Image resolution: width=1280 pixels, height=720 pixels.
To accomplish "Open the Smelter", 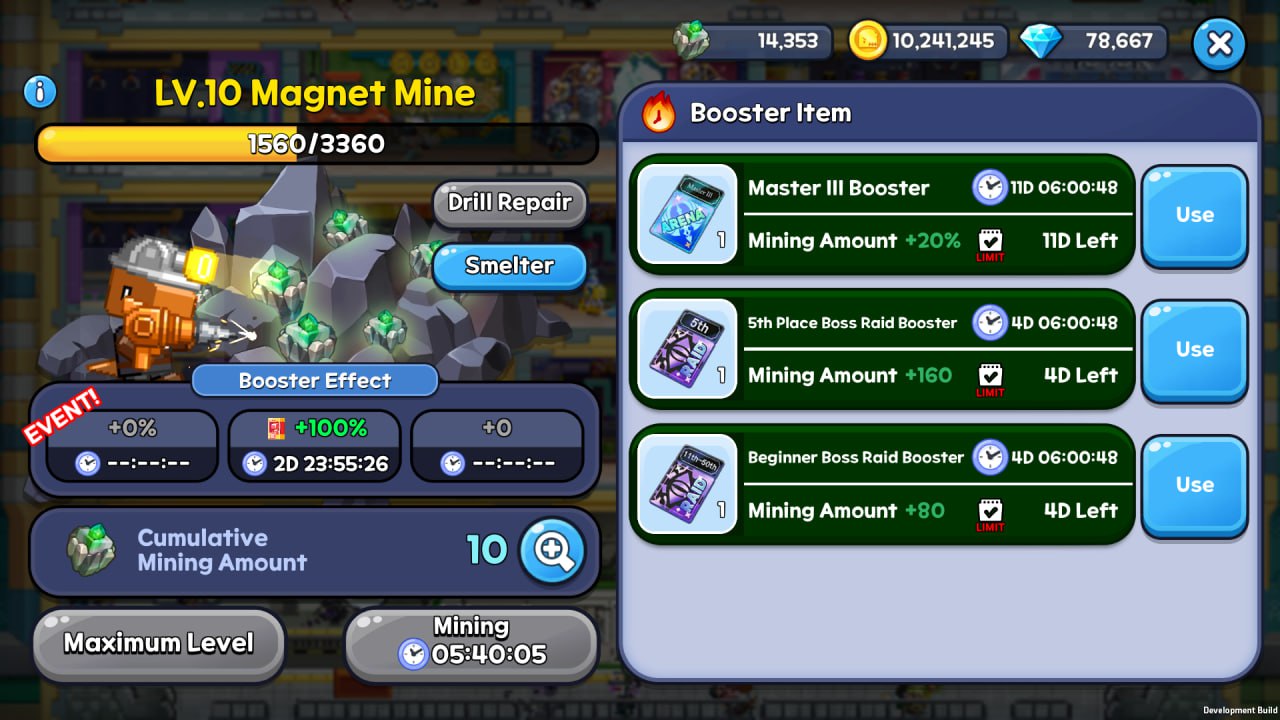I will (x=509, y=266).
